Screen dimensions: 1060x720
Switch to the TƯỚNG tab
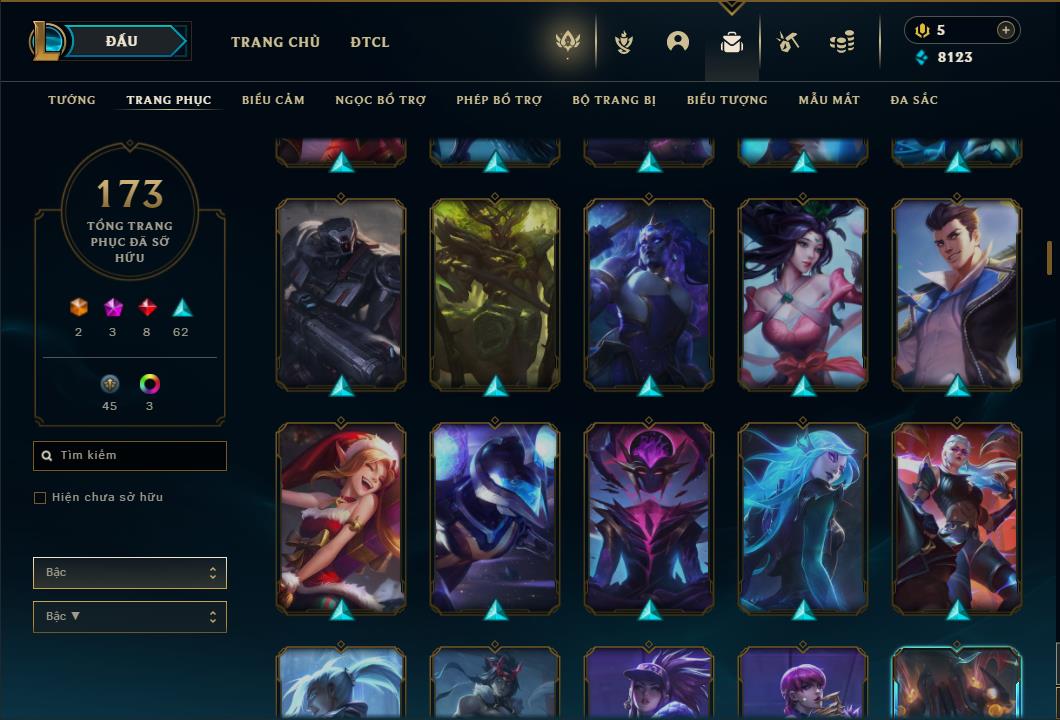pyautogui.click(x=72, y=100)
